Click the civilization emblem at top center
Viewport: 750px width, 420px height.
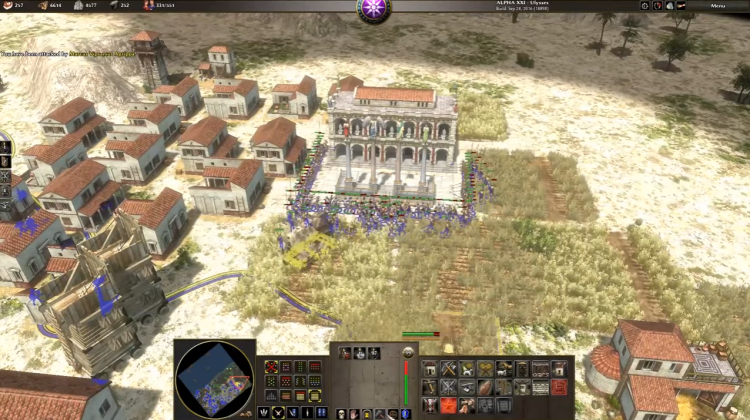(x=374, y=8)
